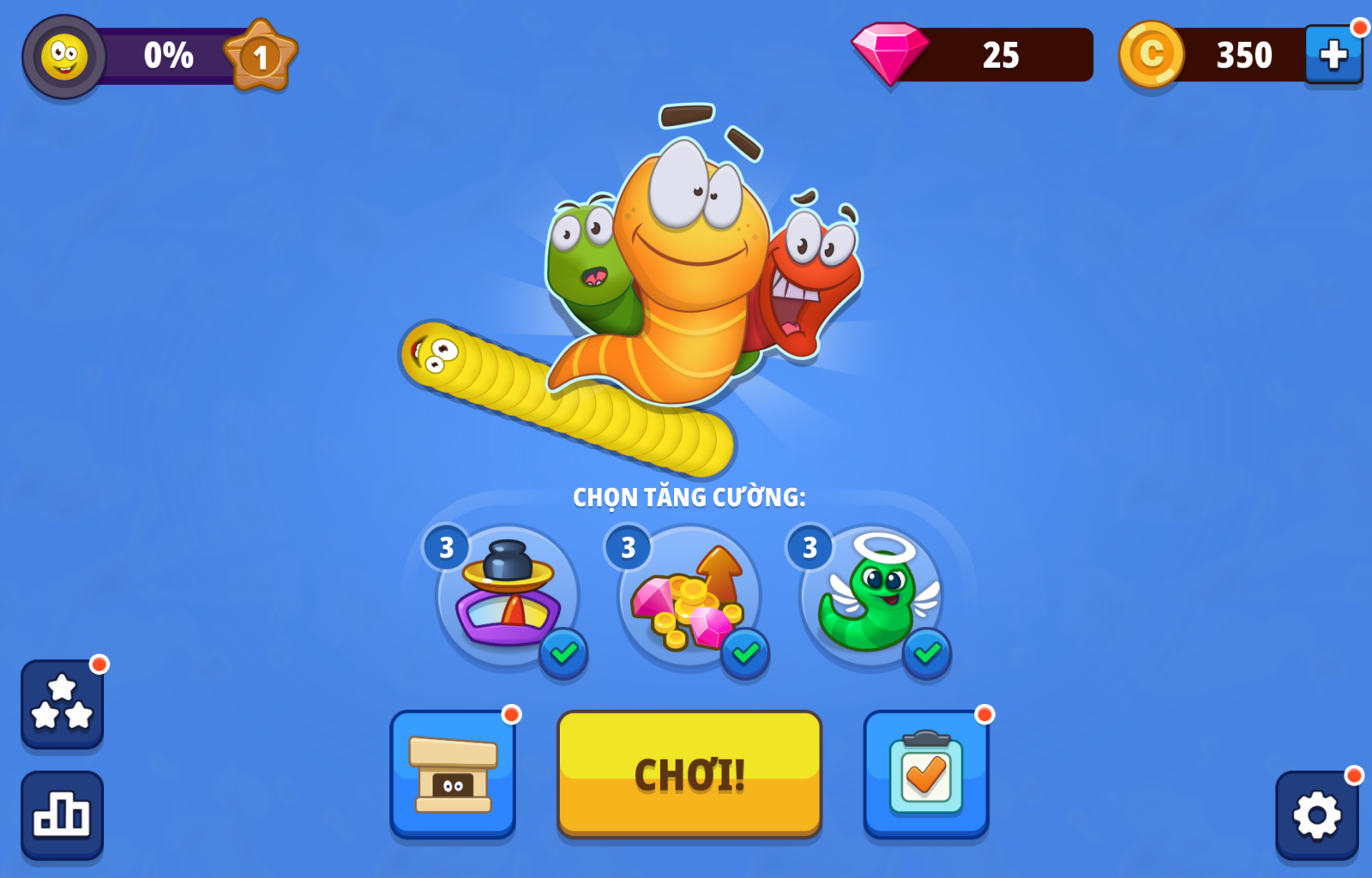Toggle the gems and coins booster
This screenshot has width=1372, height=878.
coord(689,597)
